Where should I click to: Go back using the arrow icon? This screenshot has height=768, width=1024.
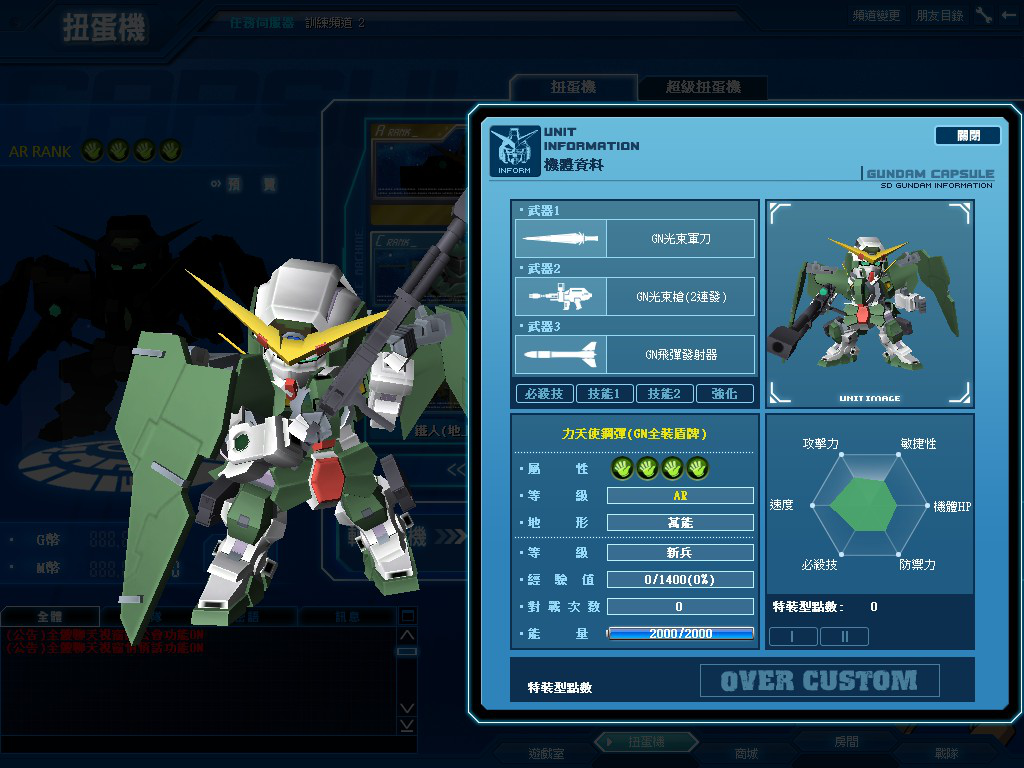(1009, 15)
